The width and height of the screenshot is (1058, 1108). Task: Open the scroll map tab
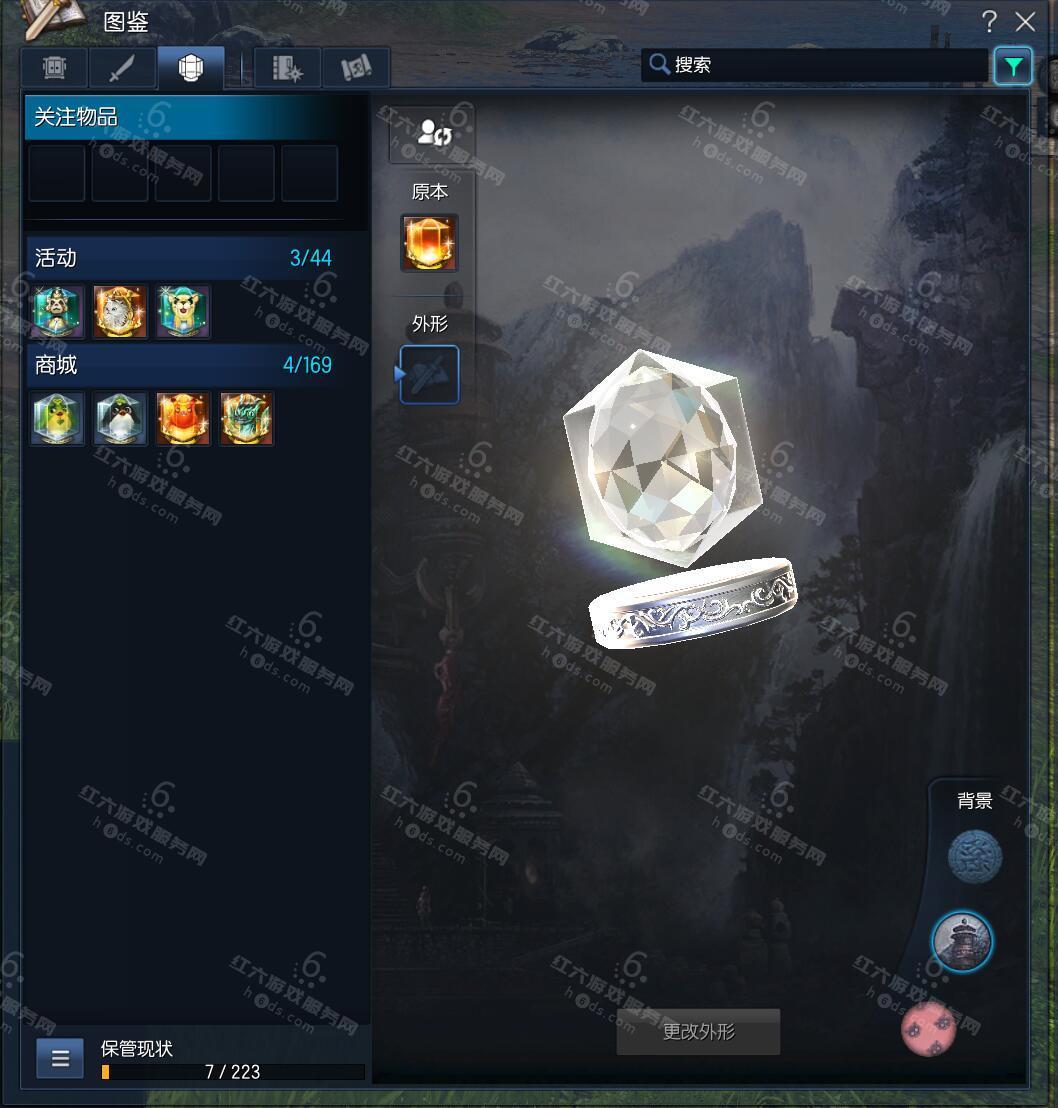pos(355,68)
